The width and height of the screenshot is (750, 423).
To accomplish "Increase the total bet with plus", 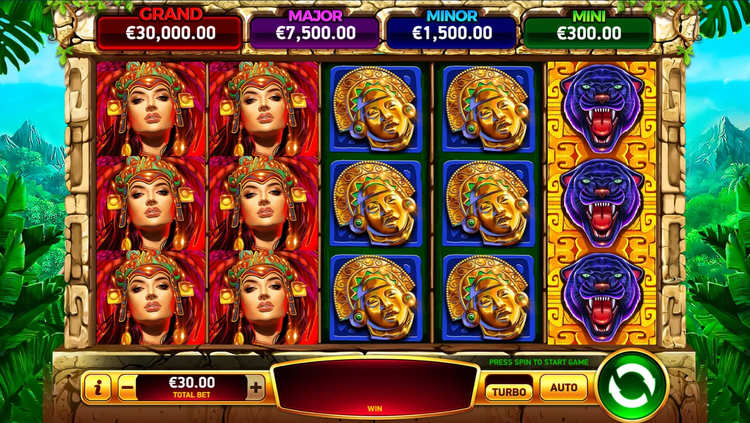I will click(x=256, y=387).
